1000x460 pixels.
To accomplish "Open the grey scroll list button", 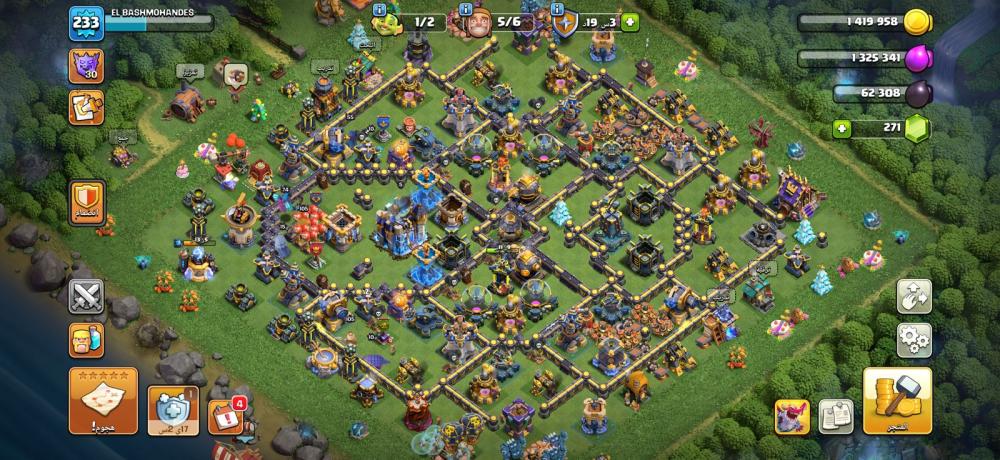I will pos(835,415).
